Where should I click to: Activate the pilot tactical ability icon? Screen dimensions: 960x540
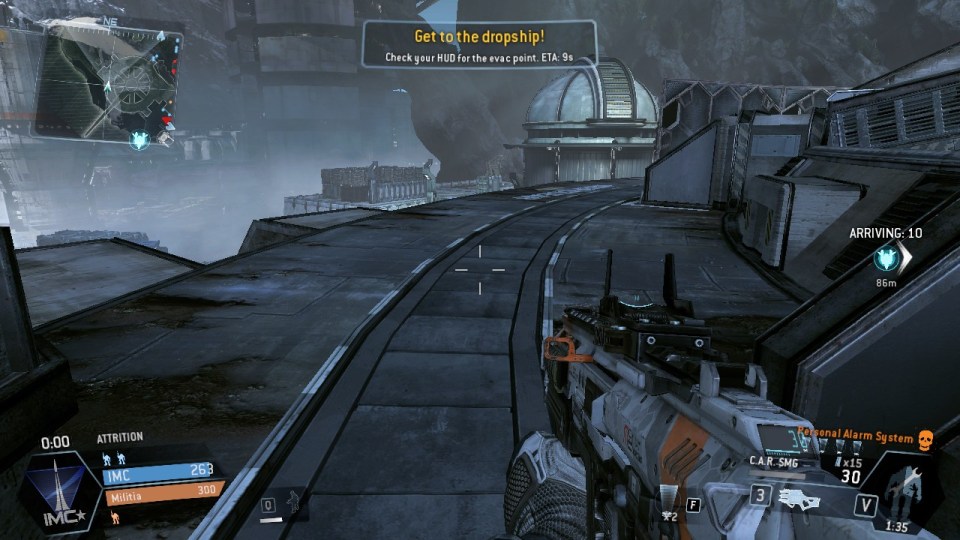pos(294,500)
